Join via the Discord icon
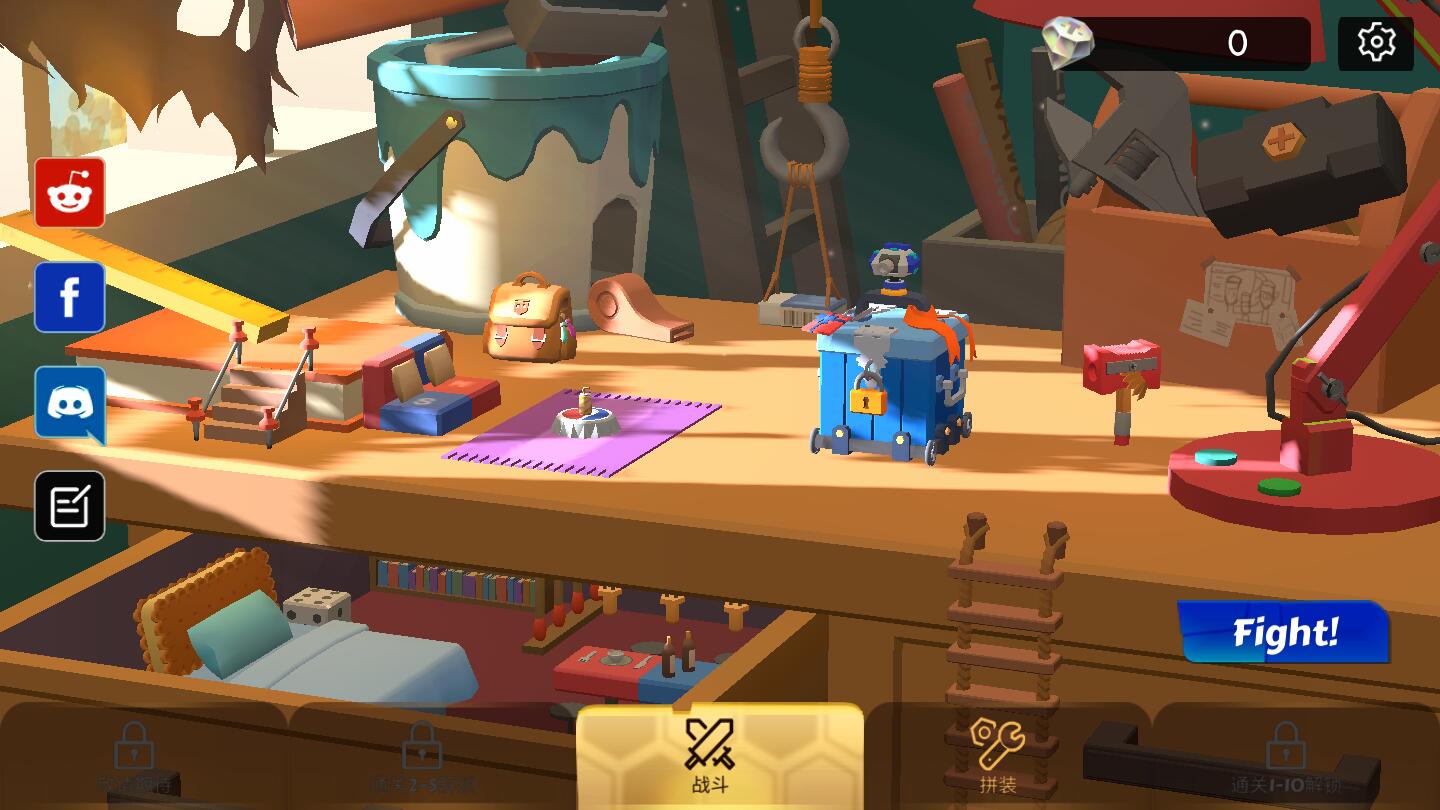 point(69,401)
